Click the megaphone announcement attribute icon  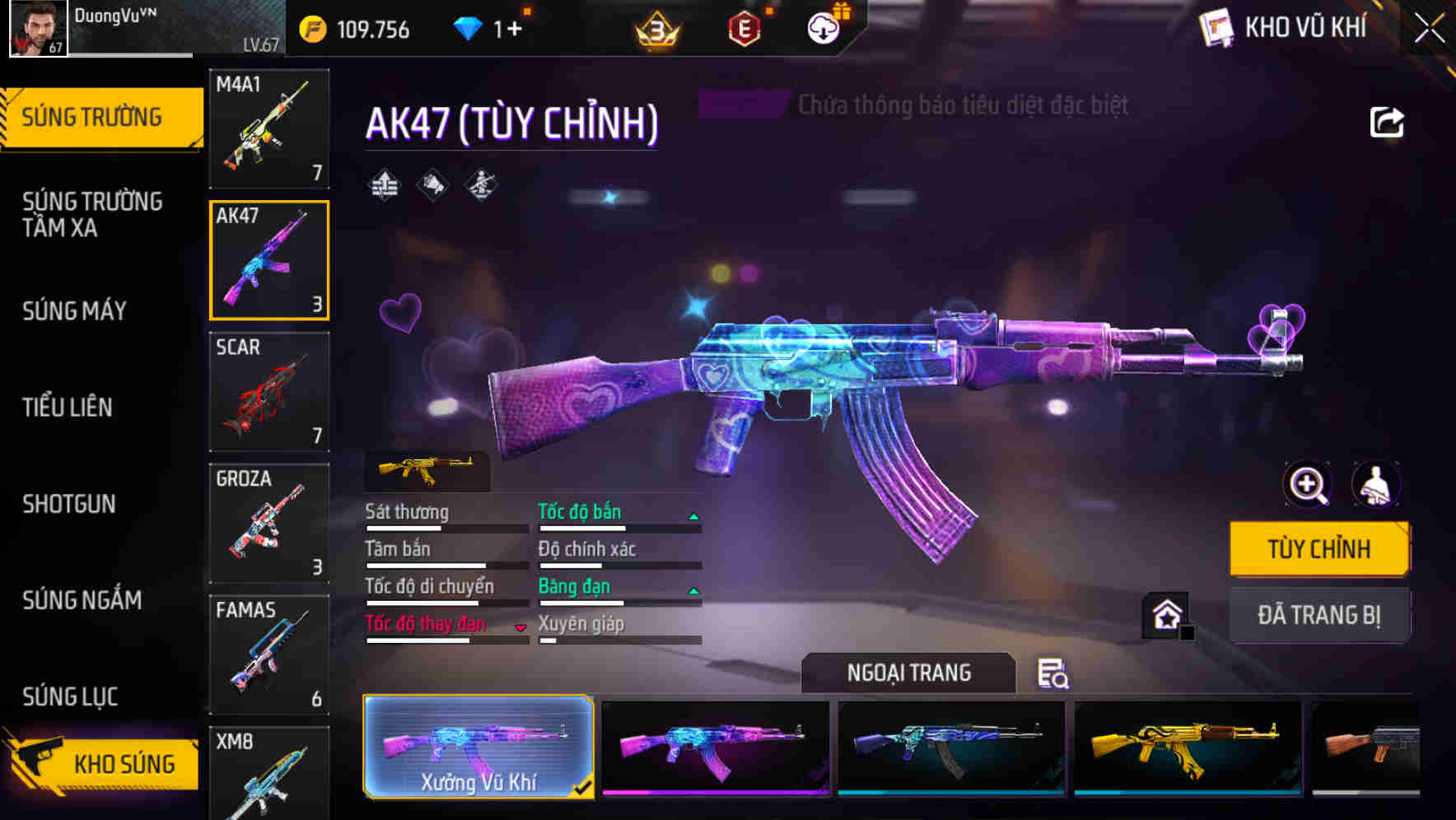click(x=432, y=184)
